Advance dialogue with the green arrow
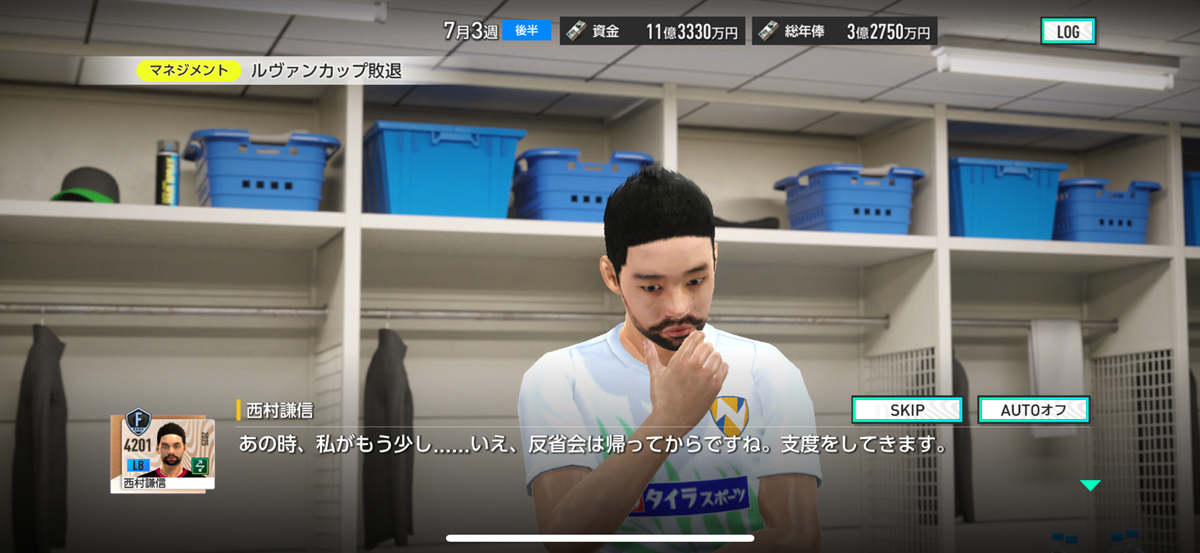This screenshot has height=553, width=1200. (x=1090, y=485)
